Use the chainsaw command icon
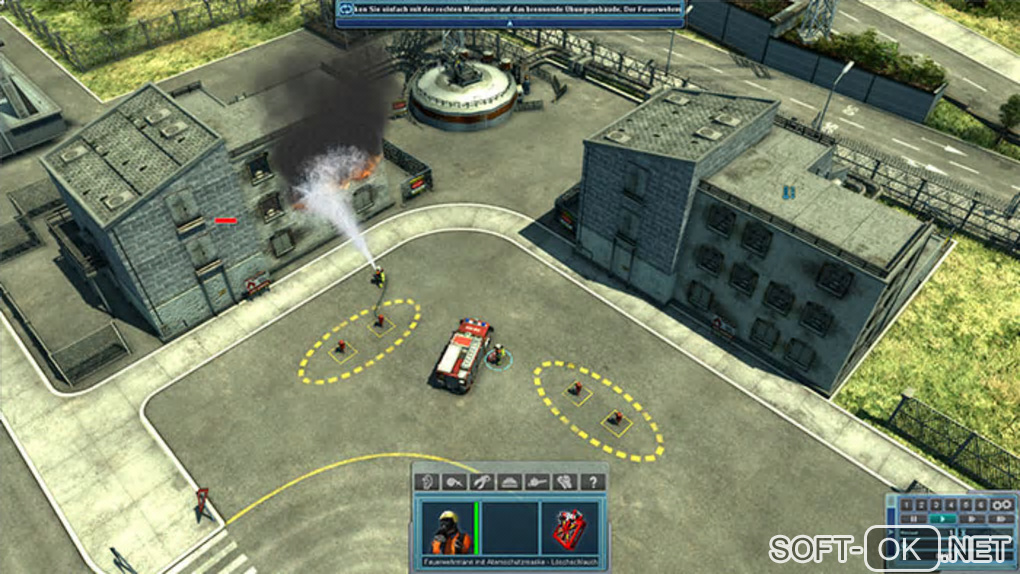1020x574 pixels. click(537, 481)
